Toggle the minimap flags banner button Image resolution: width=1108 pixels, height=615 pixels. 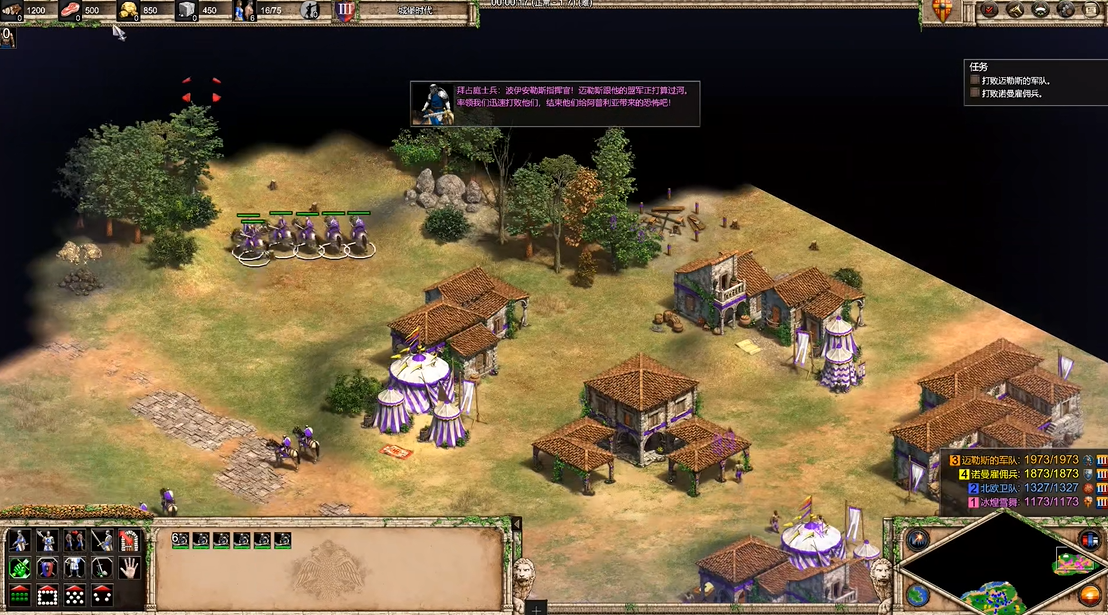point(1089,541)
